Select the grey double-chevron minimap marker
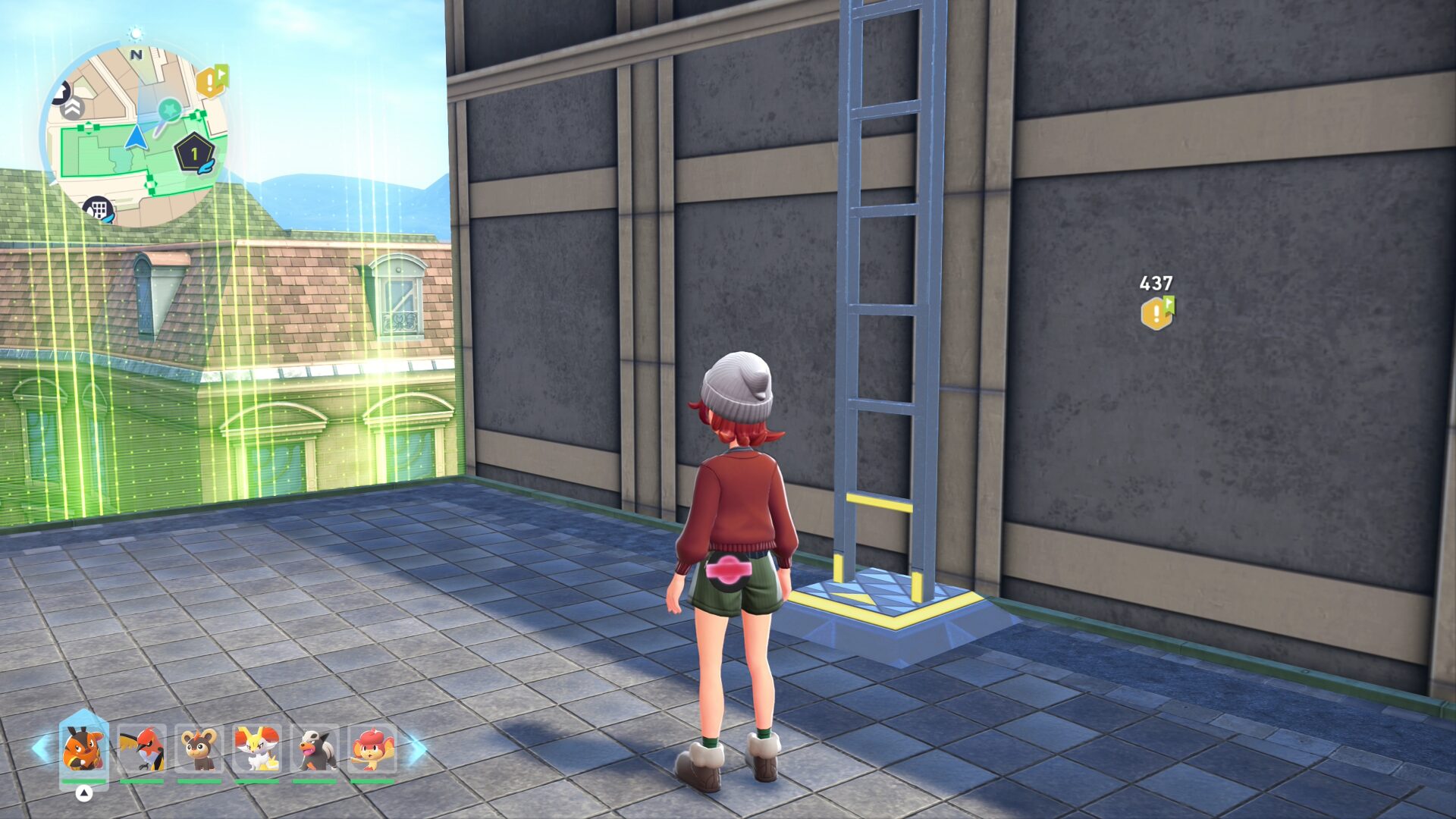 pyautogui.click(x=73, y=108)
